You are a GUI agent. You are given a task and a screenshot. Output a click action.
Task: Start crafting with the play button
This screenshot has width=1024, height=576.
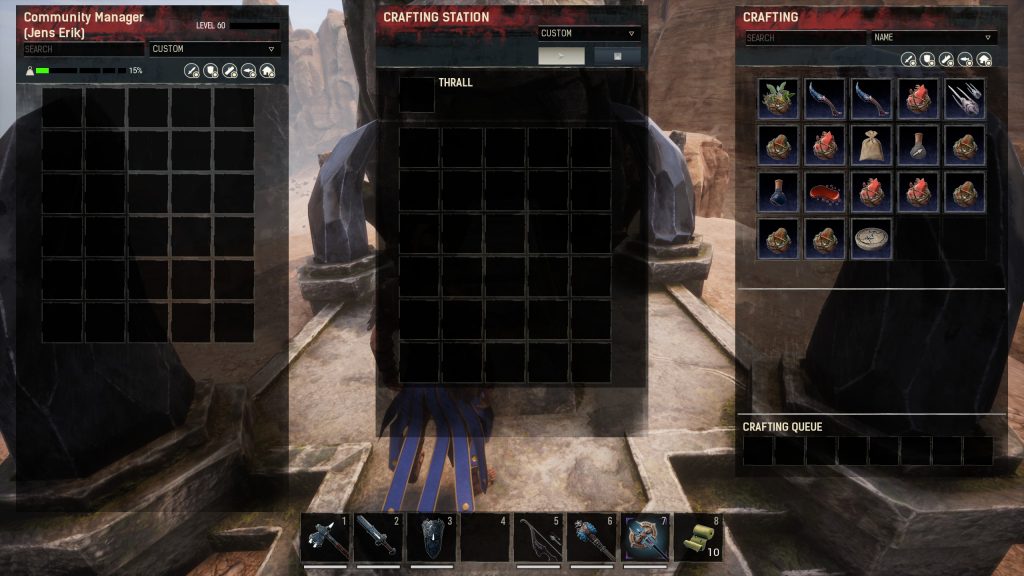[562, 56]
